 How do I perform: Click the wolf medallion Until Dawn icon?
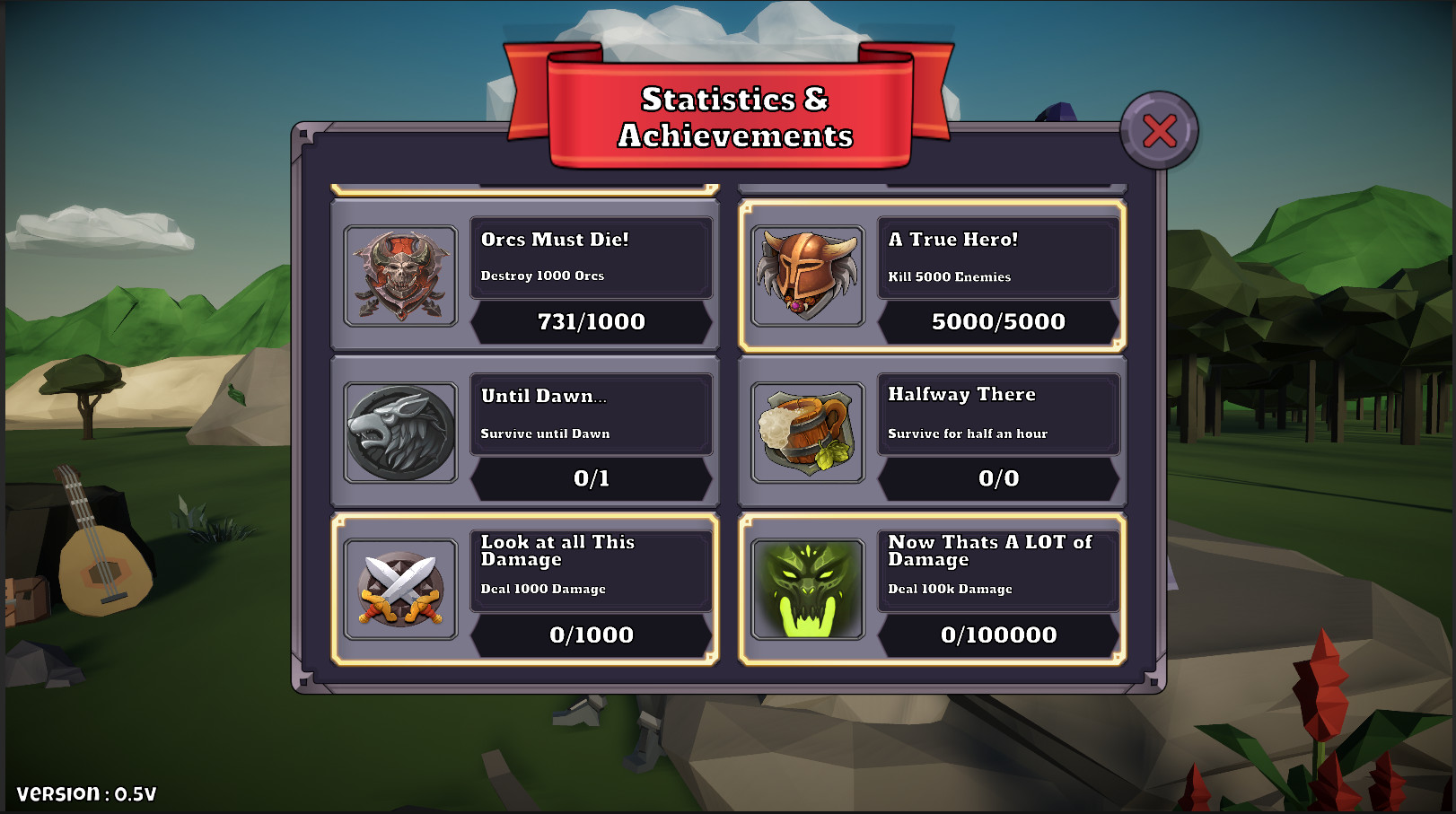click(399, 431)
